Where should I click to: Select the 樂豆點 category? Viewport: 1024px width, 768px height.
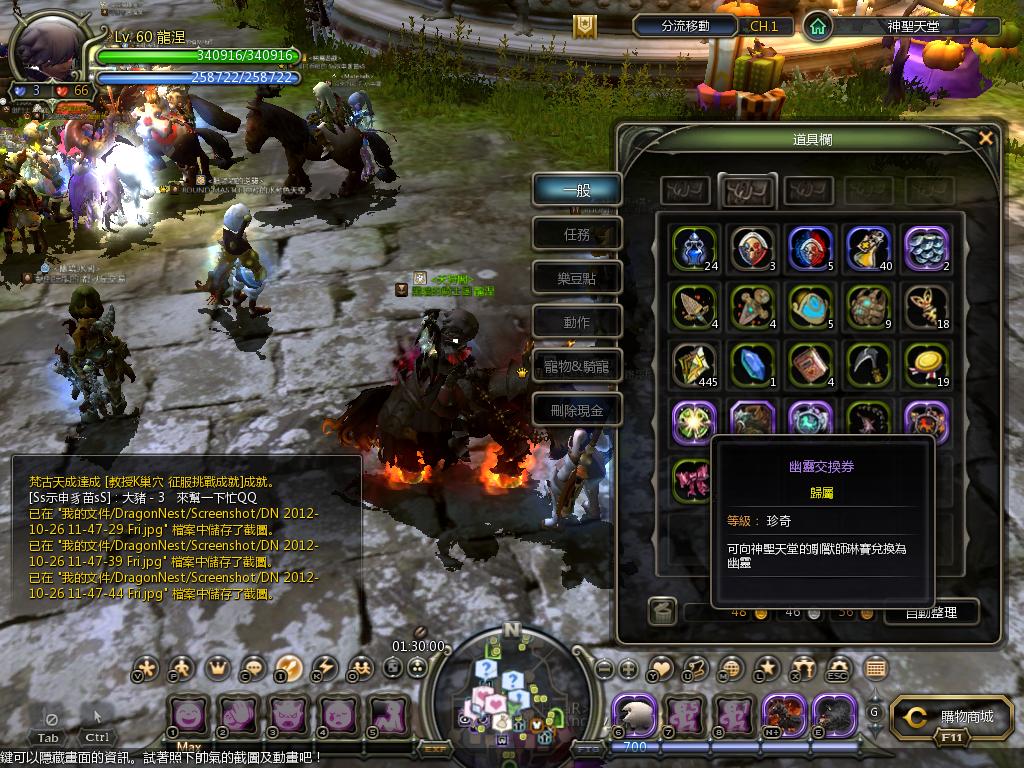click(x=577, y=278)
